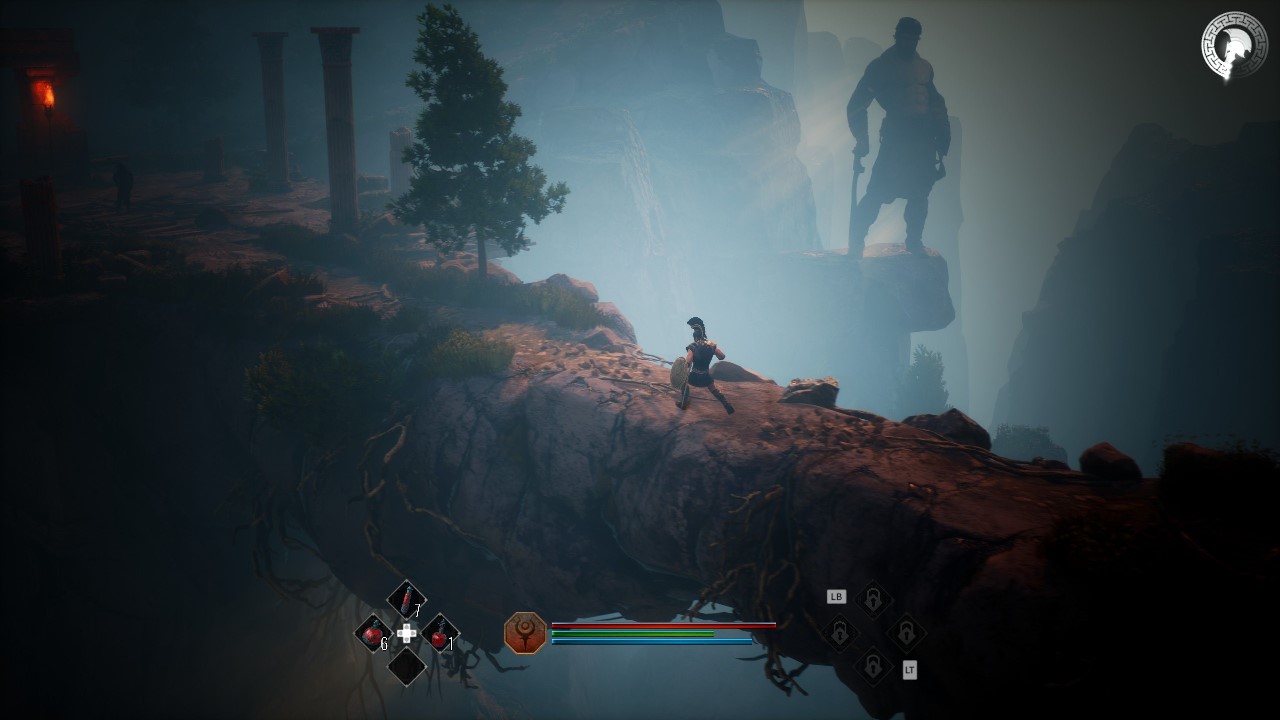
Task: Click the bottom locked skill slot
Action: pyautogui.click(x=873, y=665)
